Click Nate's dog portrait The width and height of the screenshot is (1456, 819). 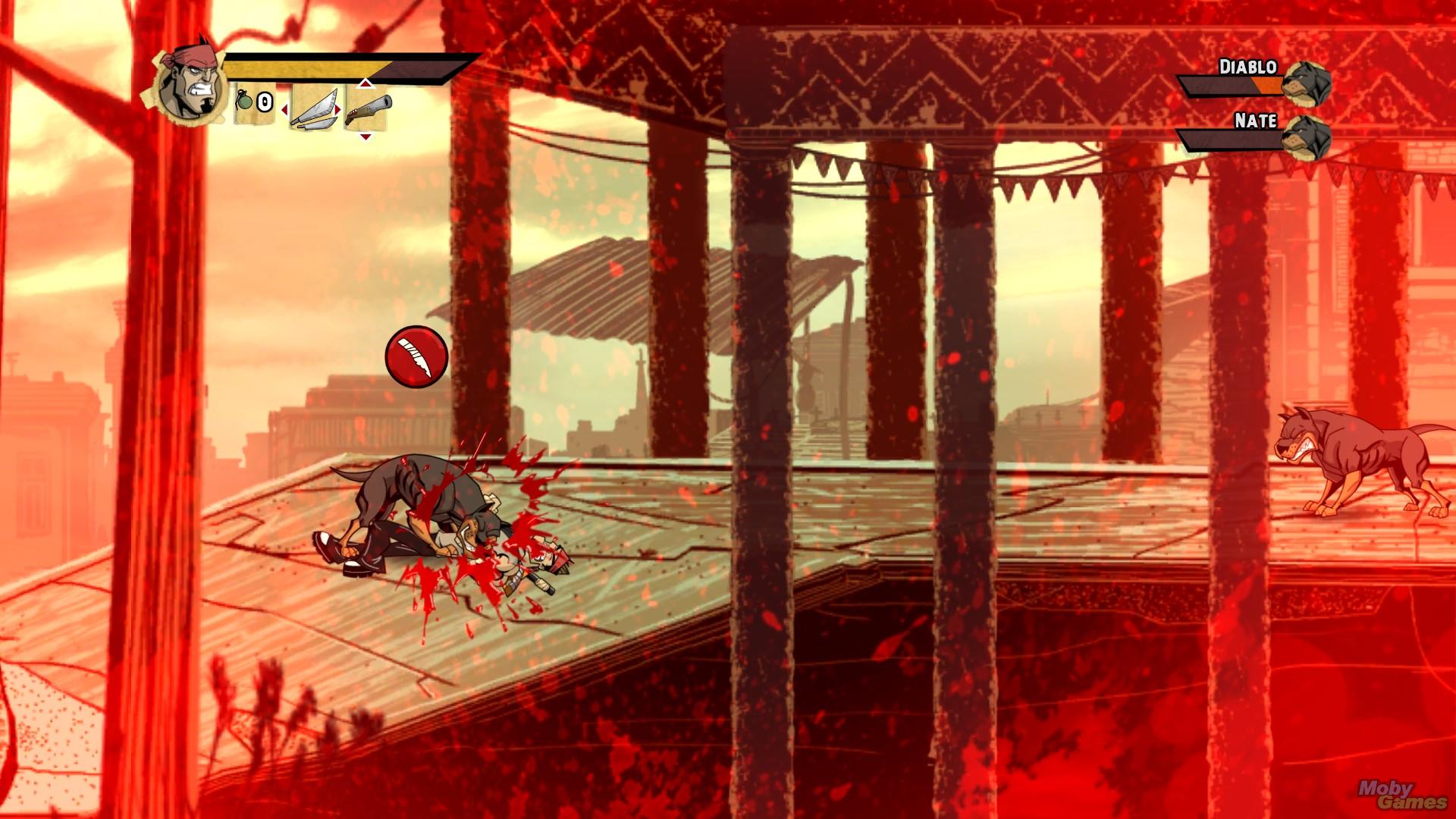point(1307,136)
